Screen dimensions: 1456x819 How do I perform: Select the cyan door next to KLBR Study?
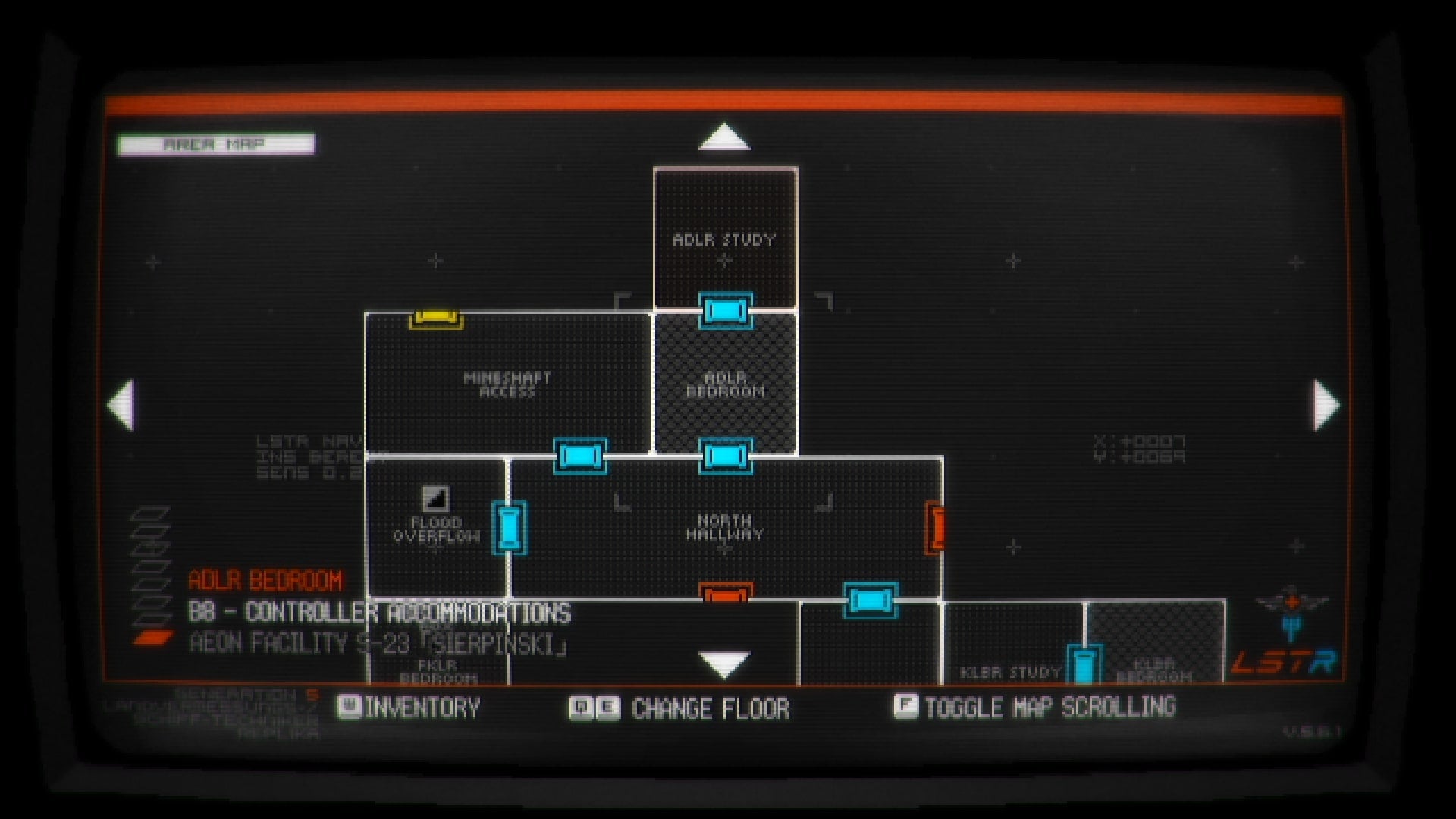click(x=1083, y=661)
